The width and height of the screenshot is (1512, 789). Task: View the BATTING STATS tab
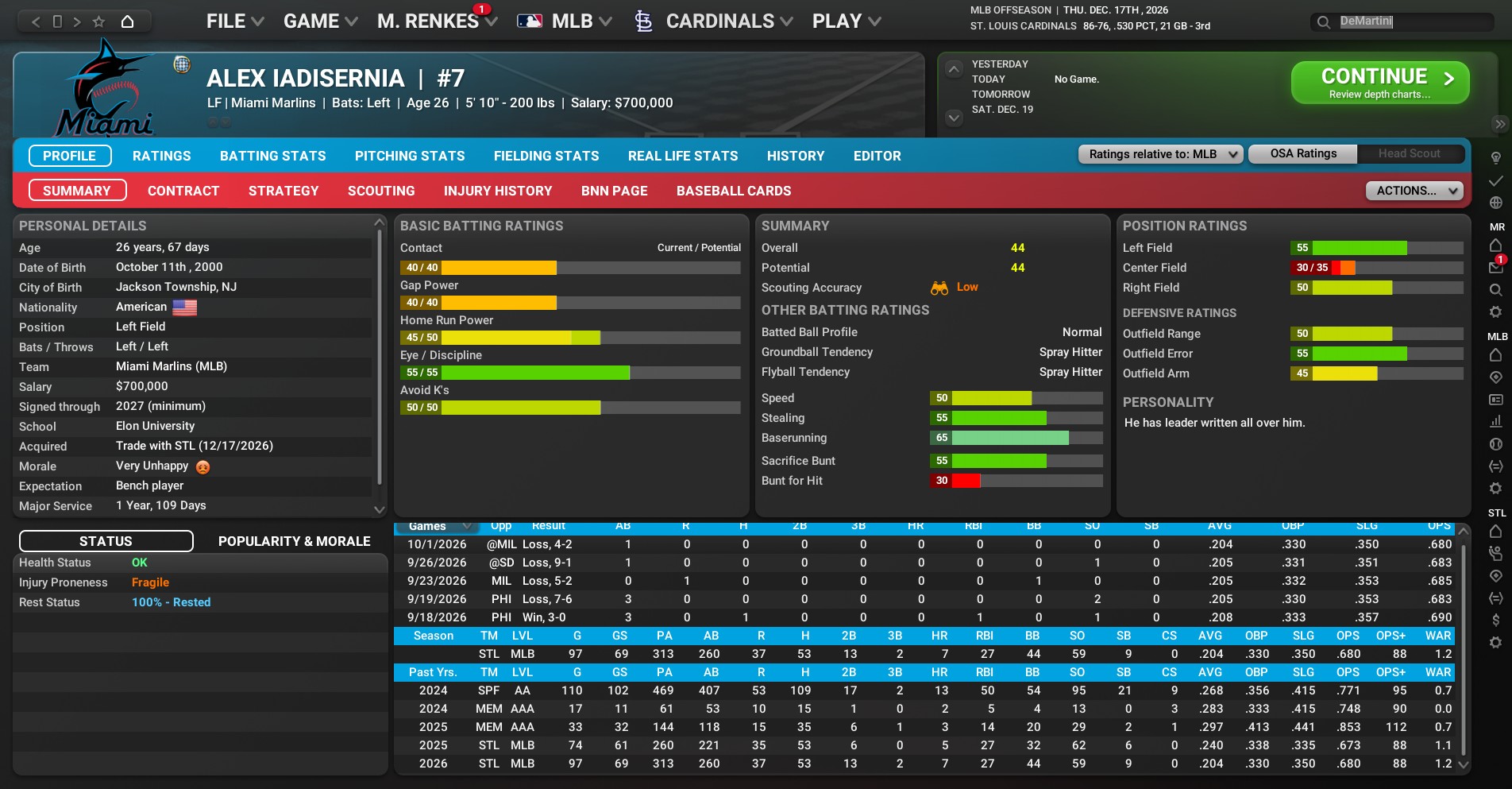click(x=272, y=156)
